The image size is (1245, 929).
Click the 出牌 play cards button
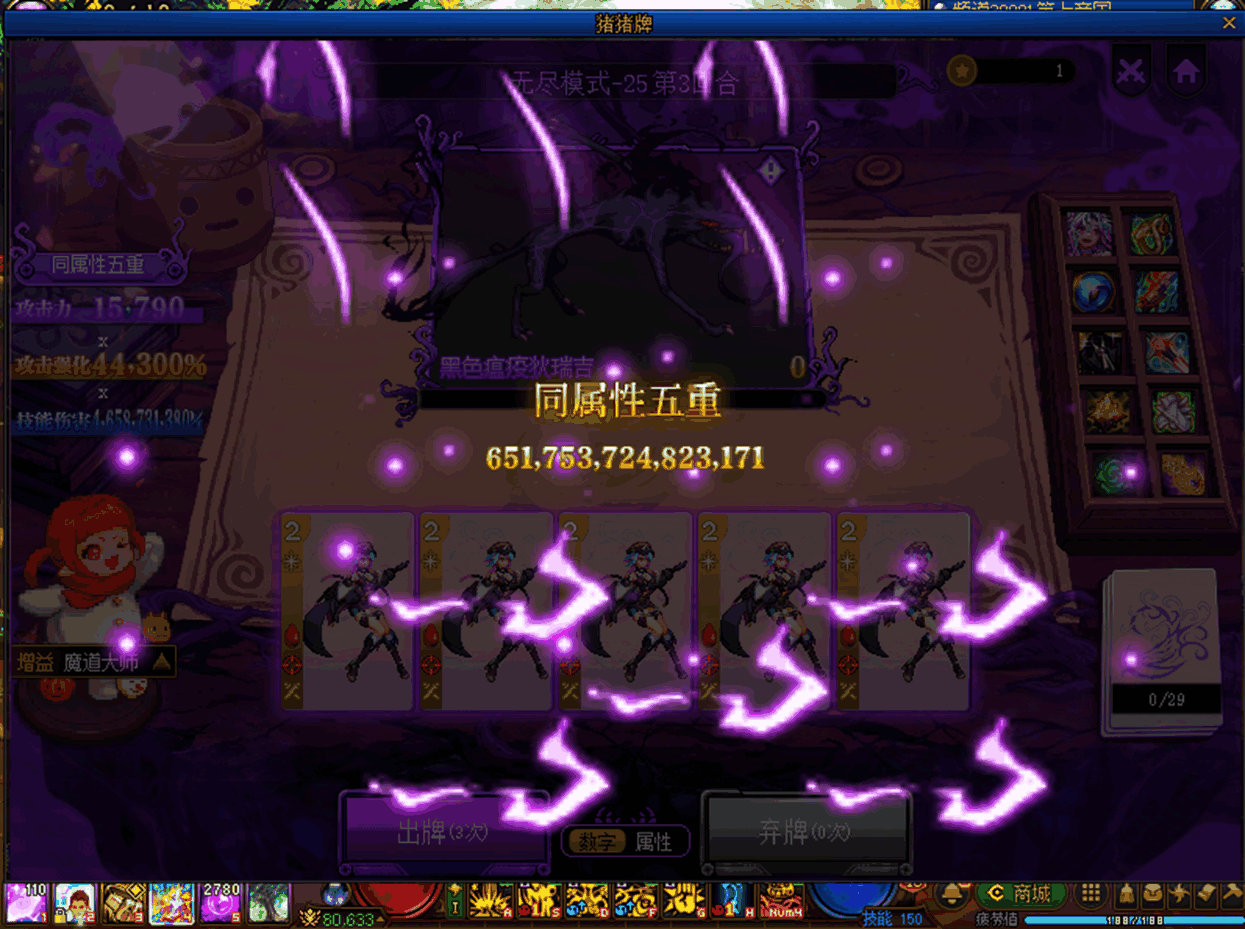443,833
